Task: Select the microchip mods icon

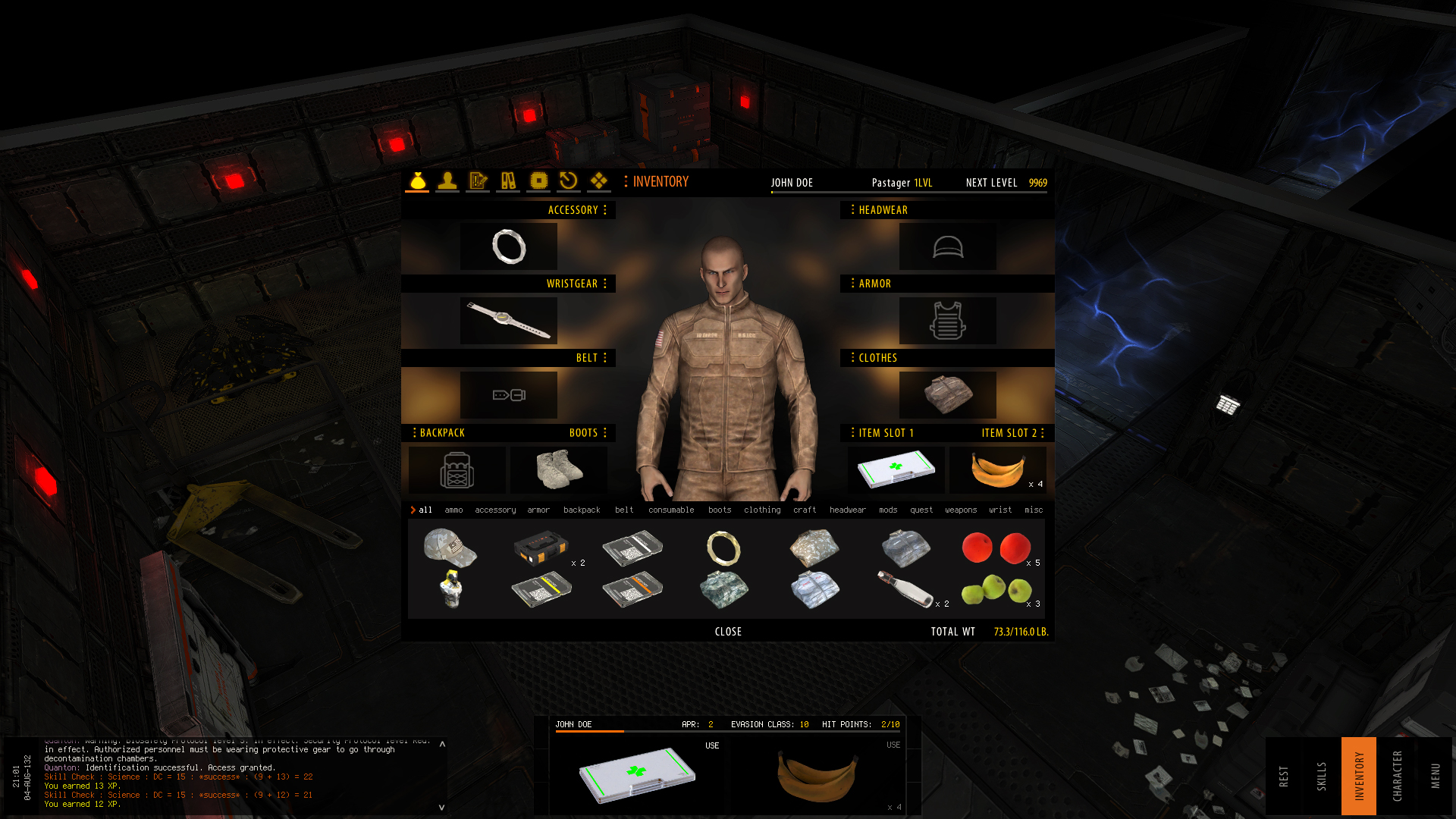Action: pos(538,181)
